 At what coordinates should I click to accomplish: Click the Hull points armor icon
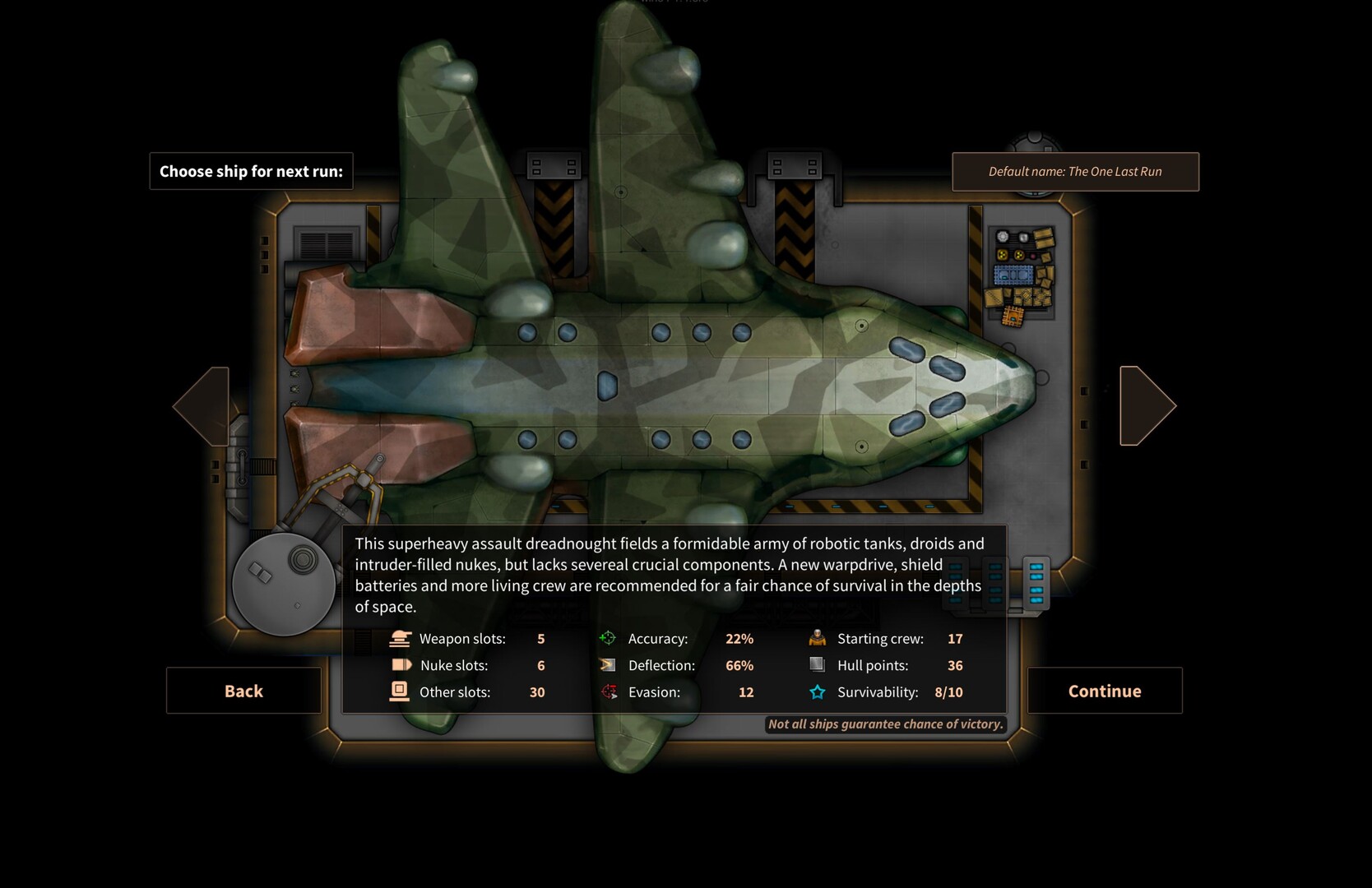[x=817, y=665]
